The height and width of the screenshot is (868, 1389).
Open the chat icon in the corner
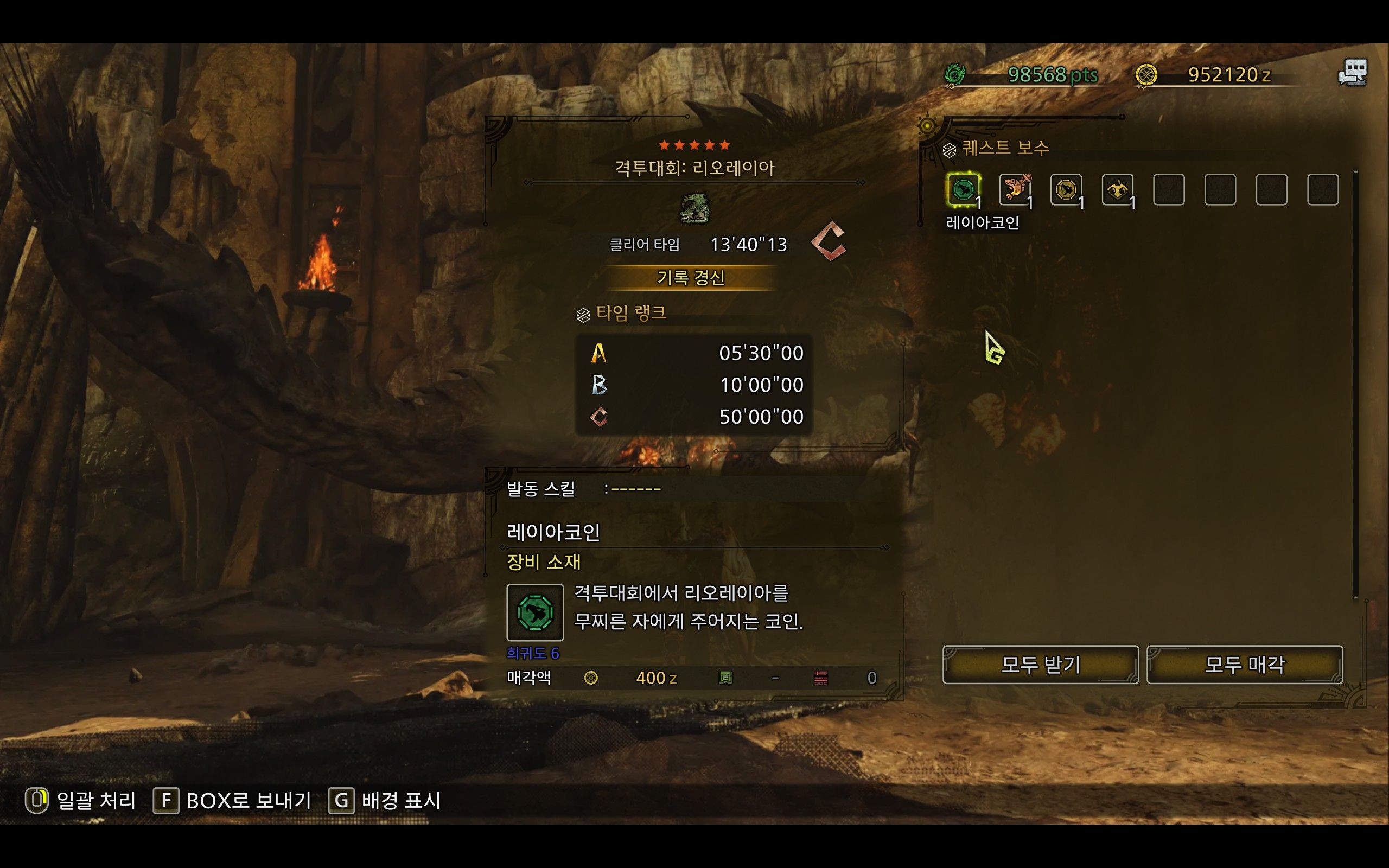coord(1353,73)
